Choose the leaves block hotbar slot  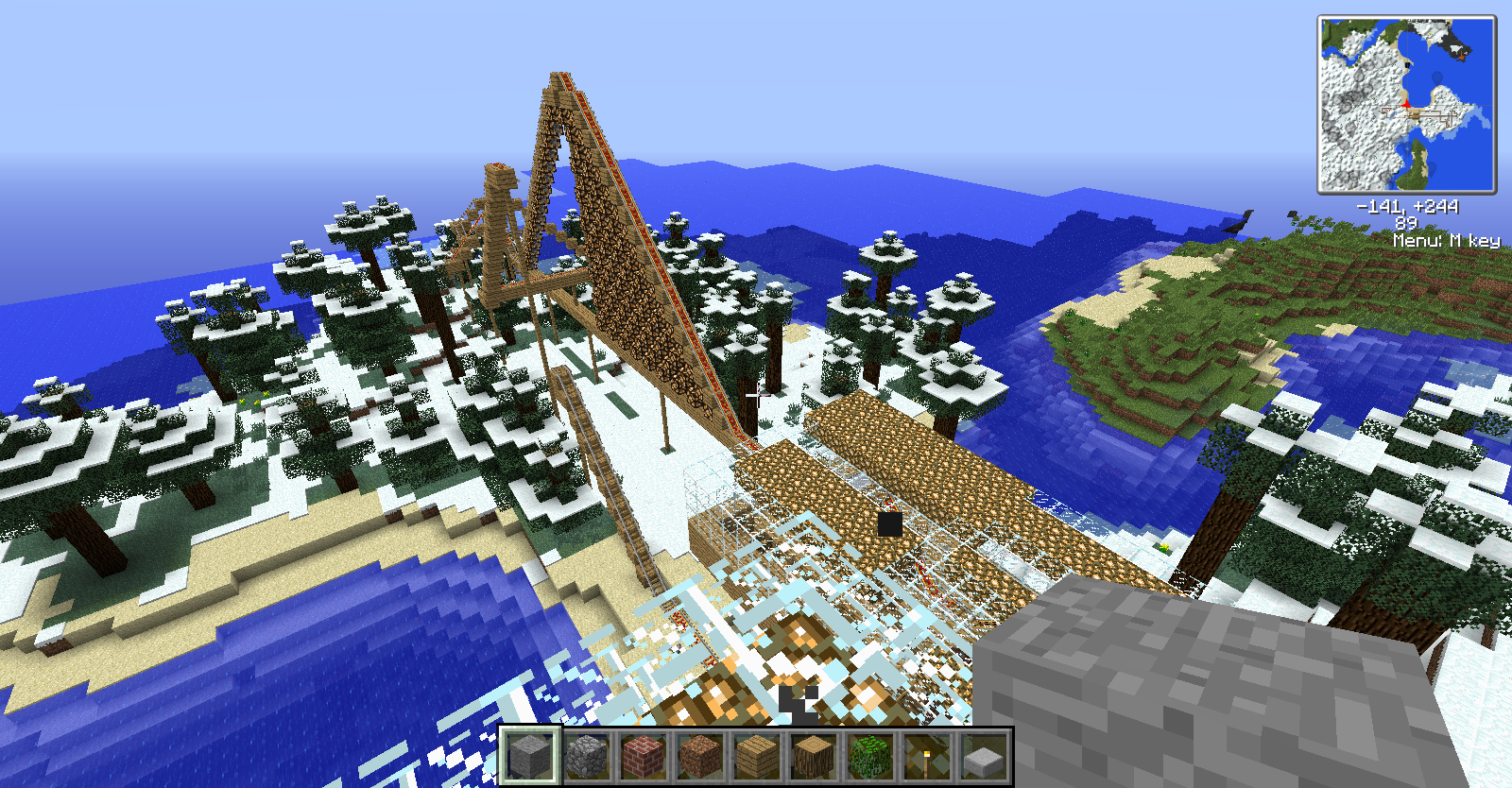869,756
